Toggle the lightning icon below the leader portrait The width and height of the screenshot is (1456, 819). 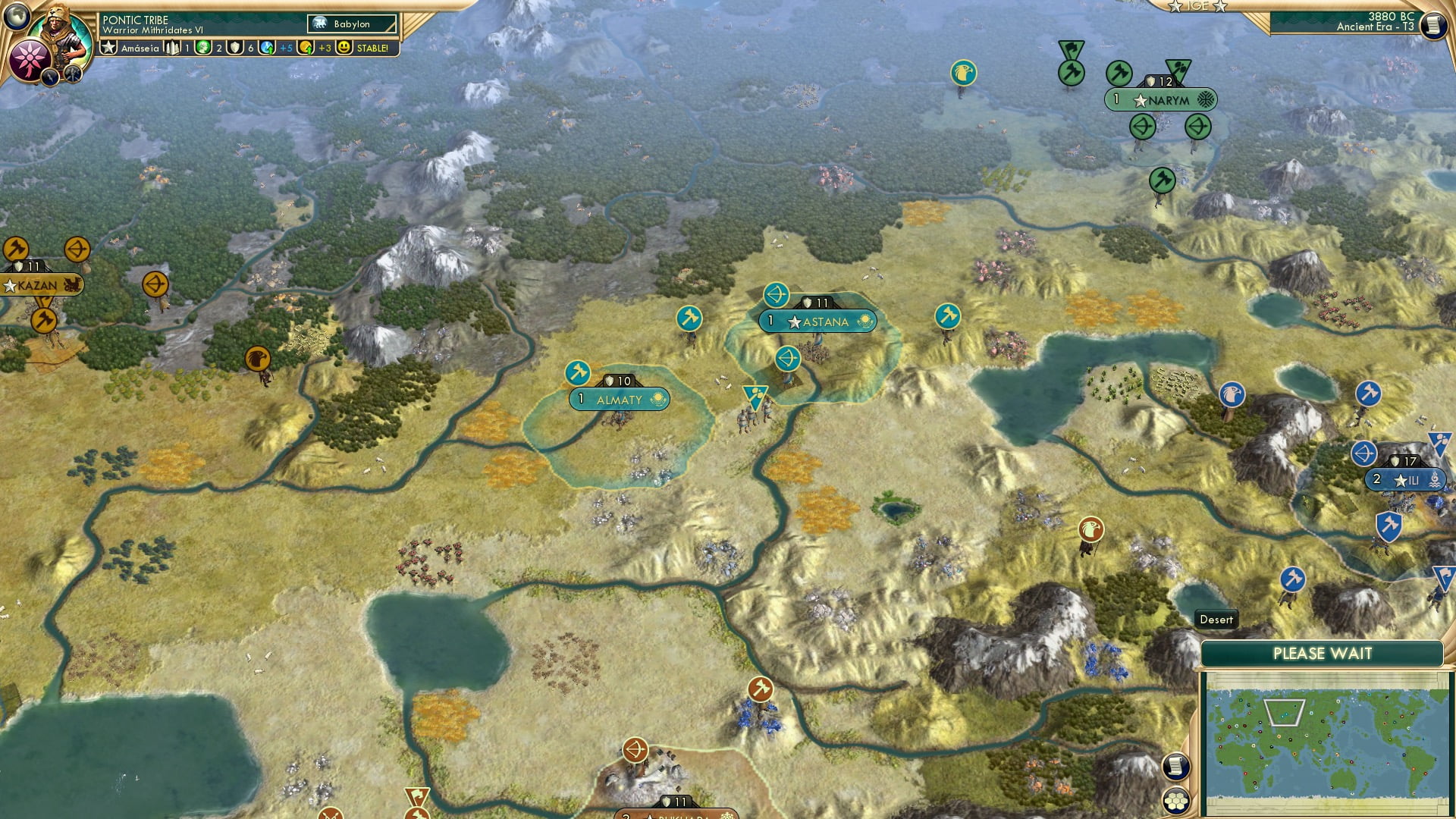50,76
